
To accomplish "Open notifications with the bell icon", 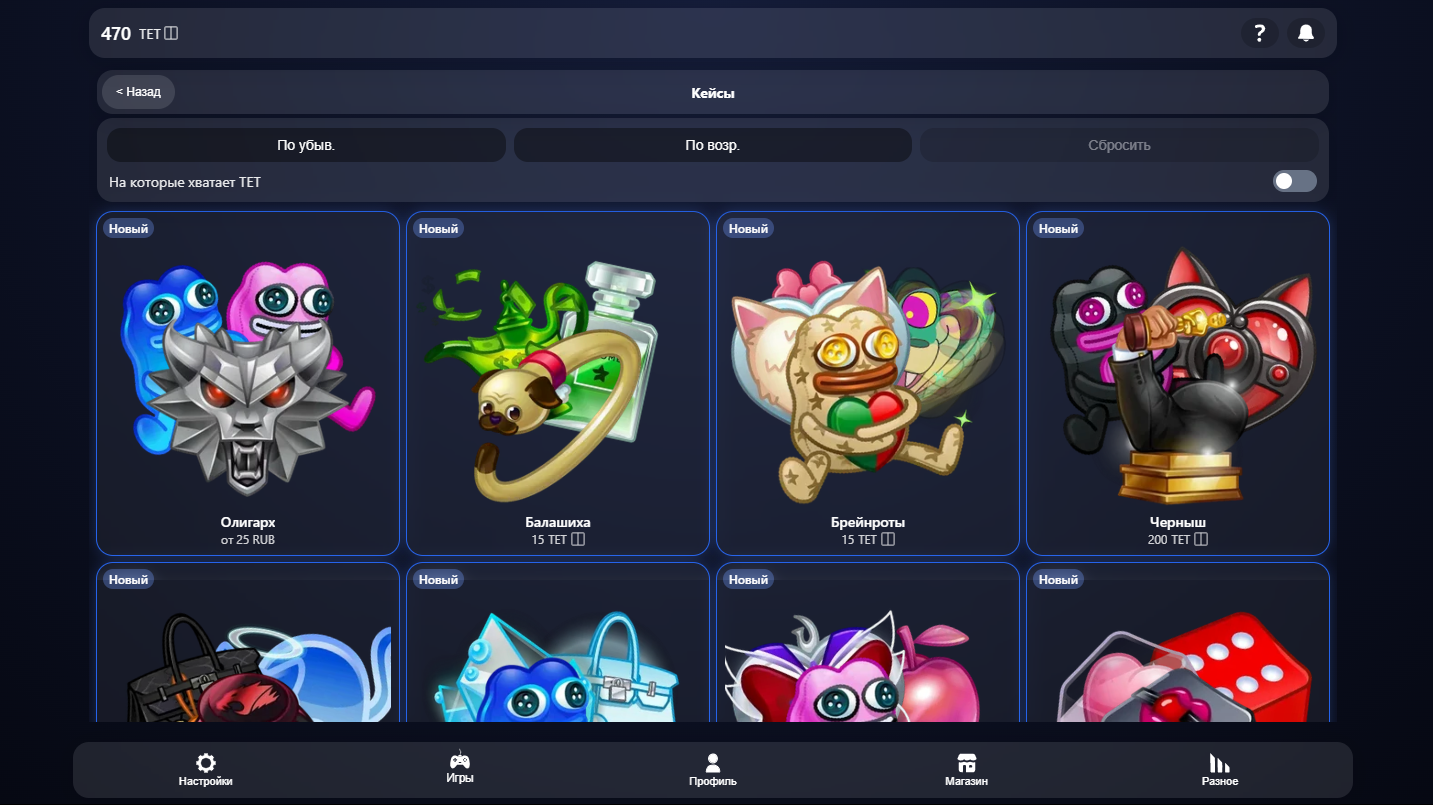I will pos(1307,33).
